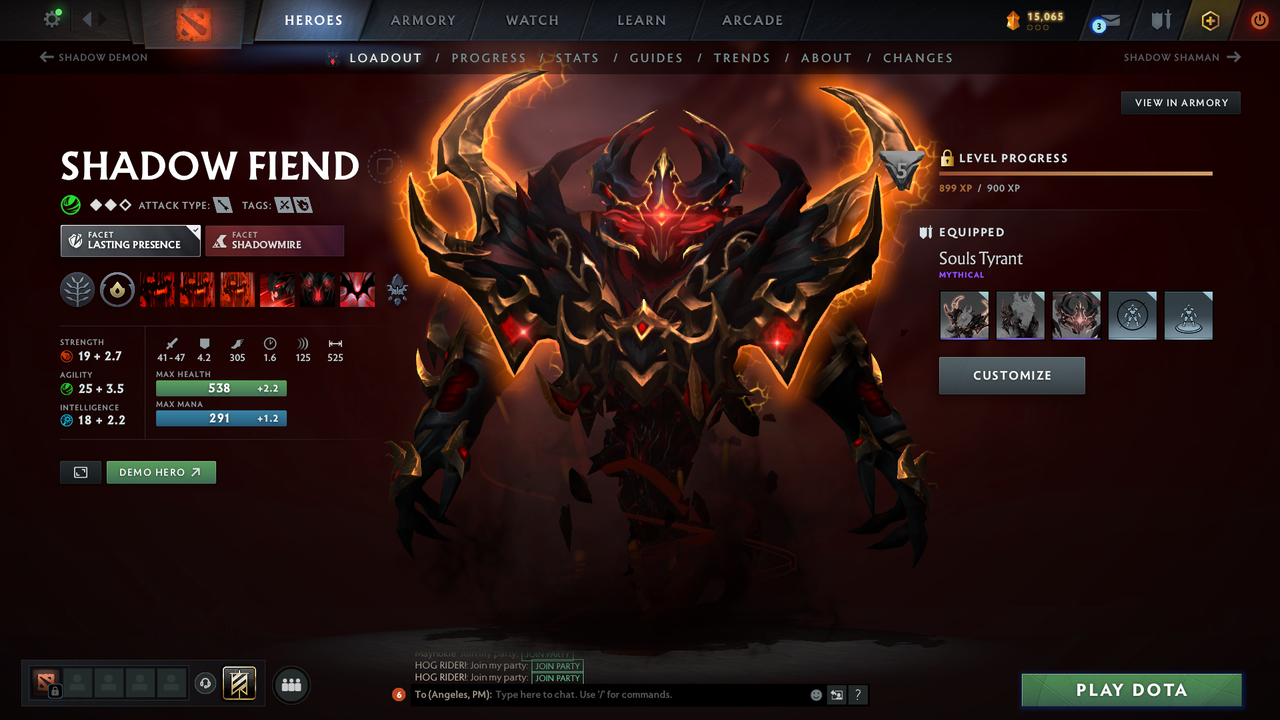Open the friends list icon

tap(290, 684)
